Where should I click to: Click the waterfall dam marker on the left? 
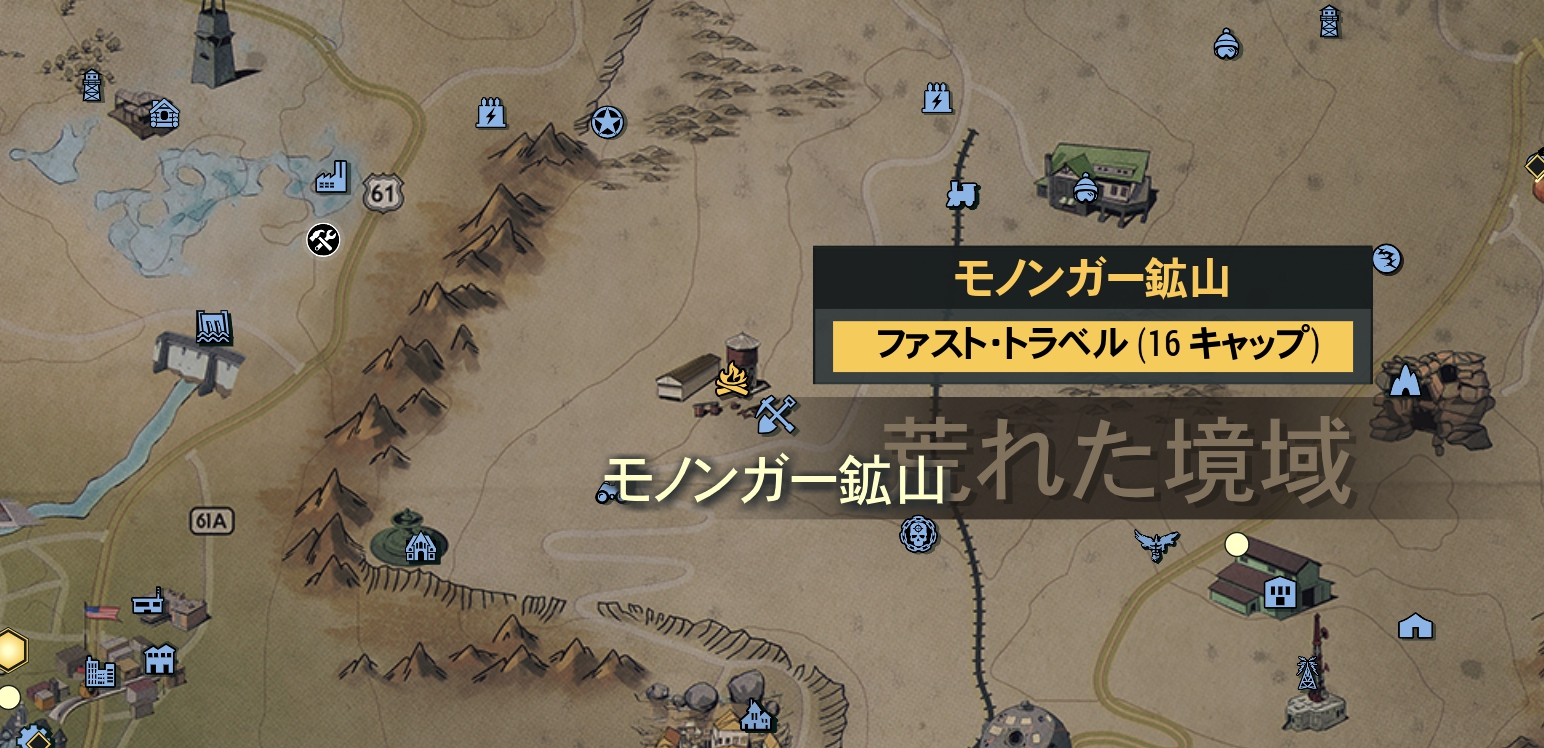pos(212,324)
